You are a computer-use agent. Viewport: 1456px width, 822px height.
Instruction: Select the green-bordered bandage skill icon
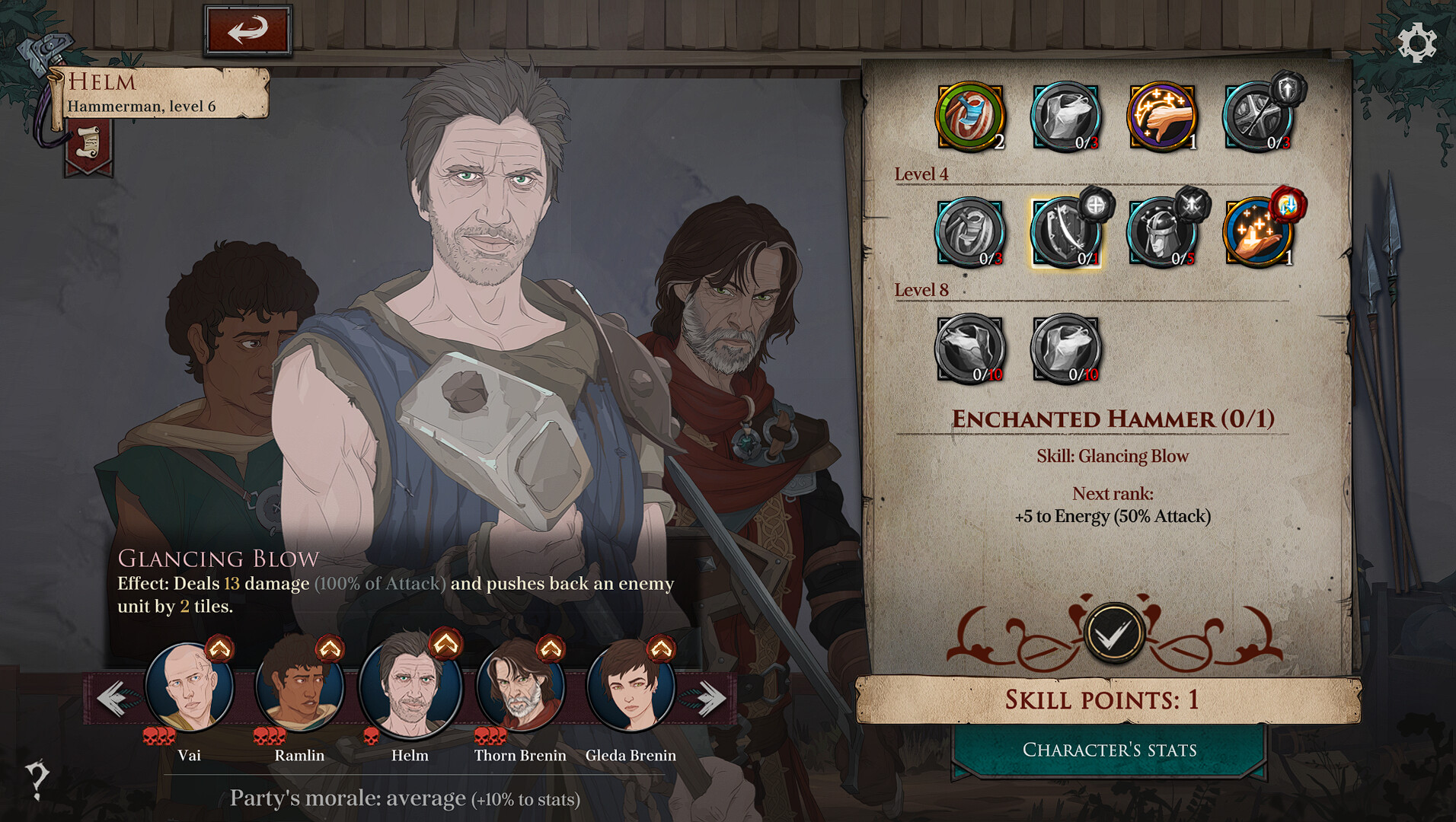point(970,116)
